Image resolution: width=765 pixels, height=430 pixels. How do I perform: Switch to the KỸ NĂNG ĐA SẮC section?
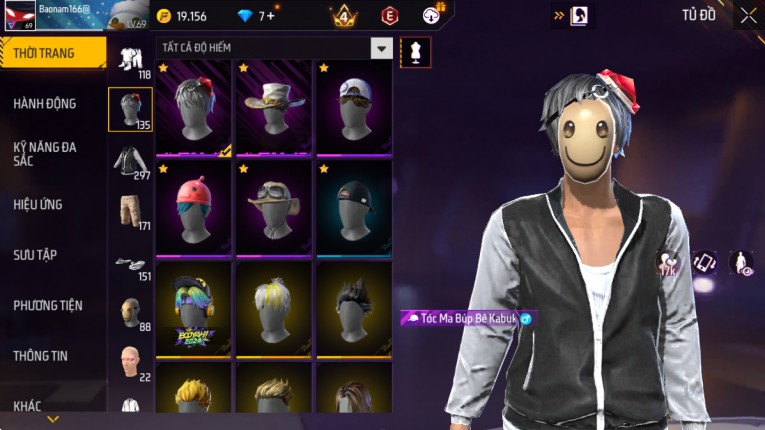pyautogui.click(x=45, y=153)
